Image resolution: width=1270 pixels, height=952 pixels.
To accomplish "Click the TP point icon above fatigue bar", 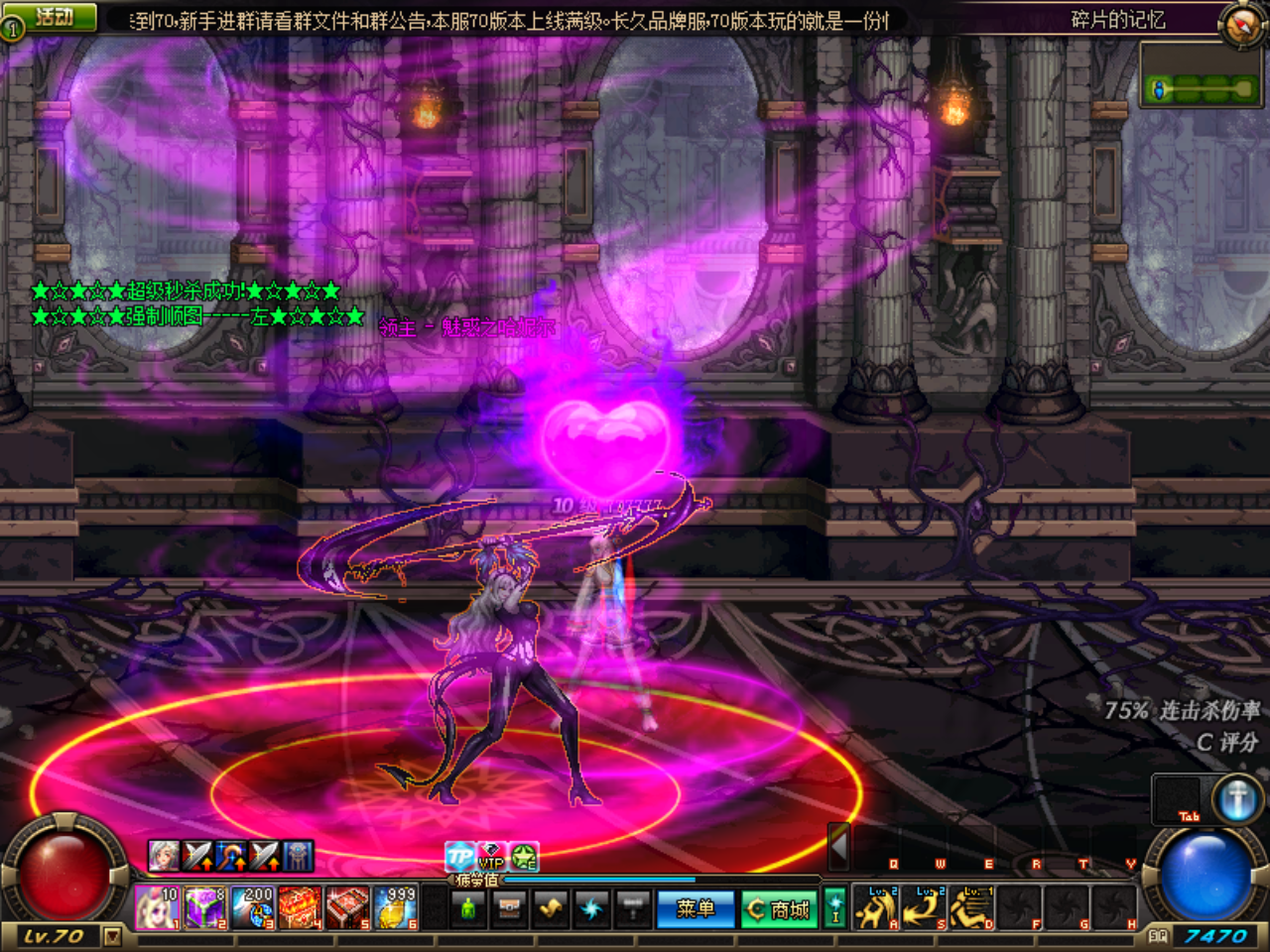I will (459, 855).
